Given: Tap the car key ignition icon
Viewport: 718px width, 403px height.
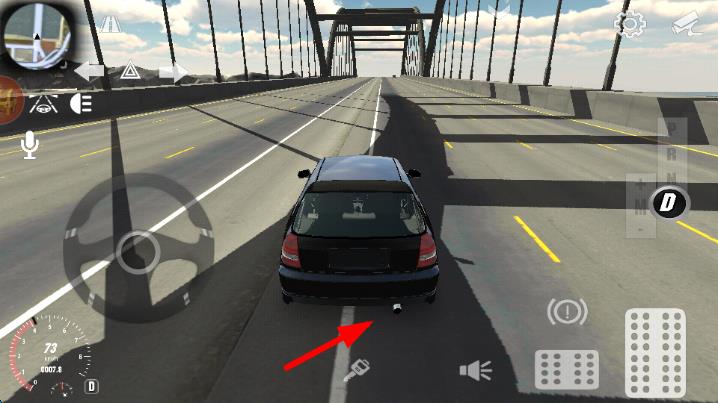Looking at the screenshot, I should click(354, 374).
